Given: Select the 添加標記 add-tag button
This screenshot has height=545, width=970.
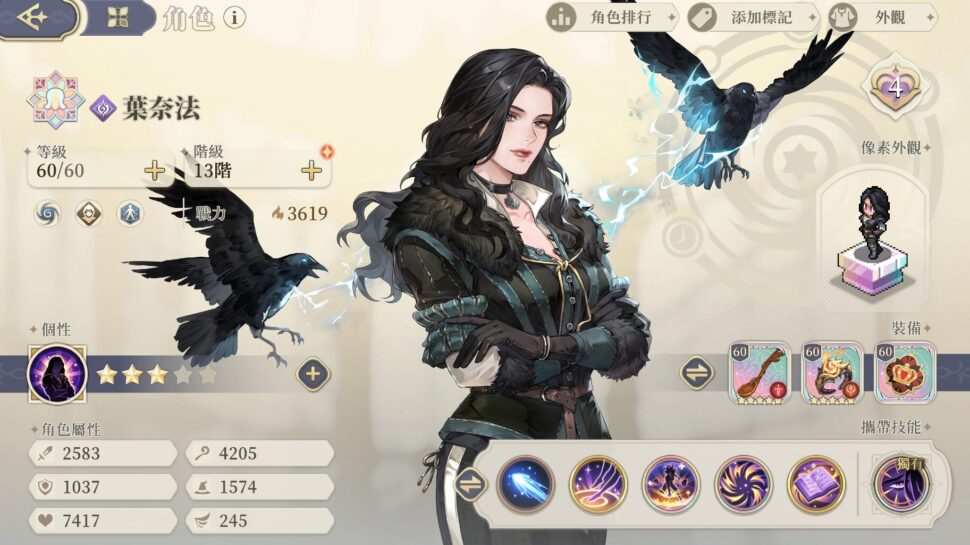Looking at the screenshot, I should tap(752, 17).
